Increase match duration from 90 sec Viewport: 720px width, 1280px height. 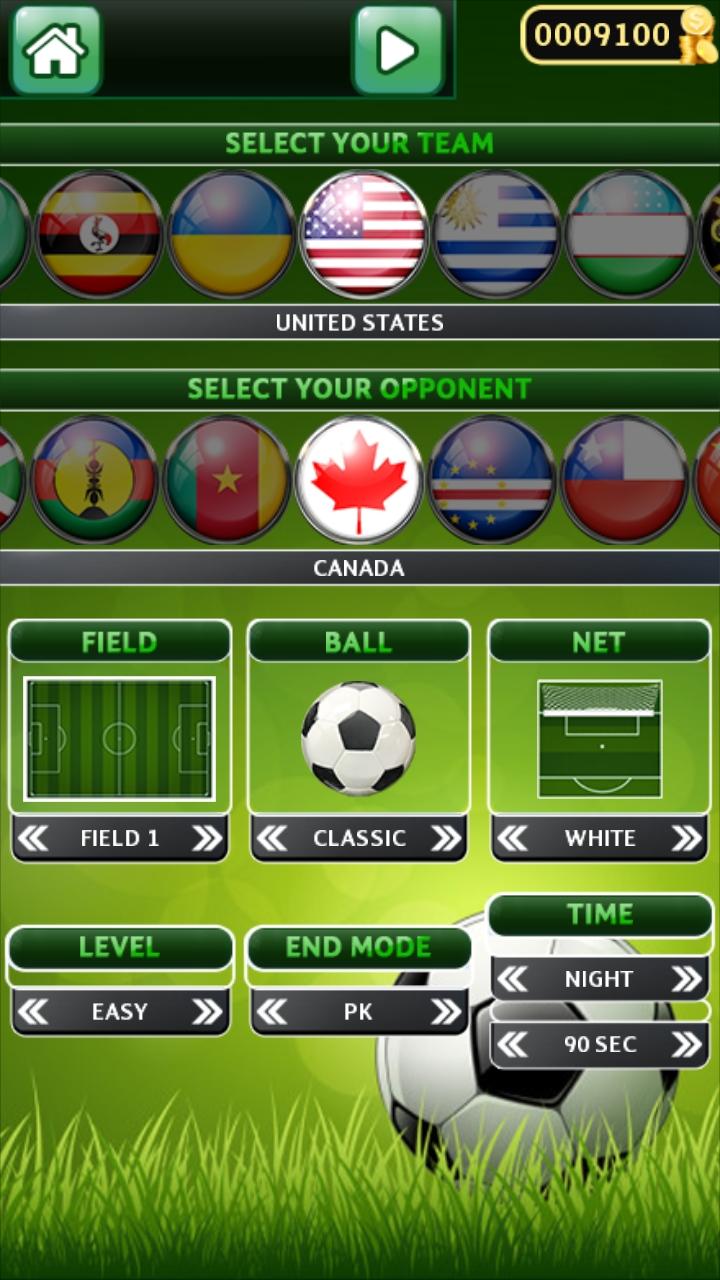(x=686, y=1045)
